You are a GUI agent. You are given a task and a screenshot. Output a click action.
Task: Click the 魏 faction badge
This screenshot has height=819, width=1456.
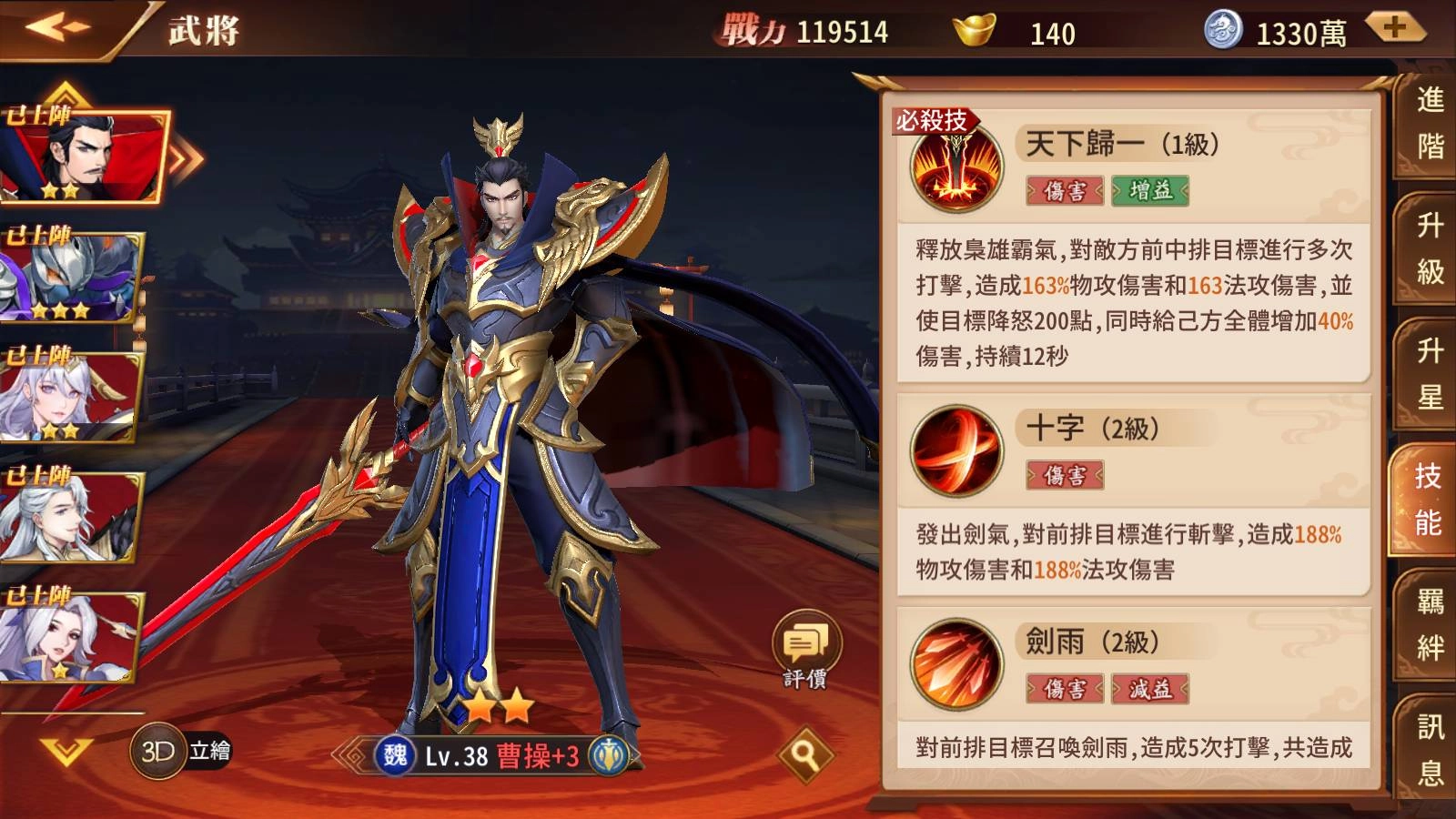[395, 755]
